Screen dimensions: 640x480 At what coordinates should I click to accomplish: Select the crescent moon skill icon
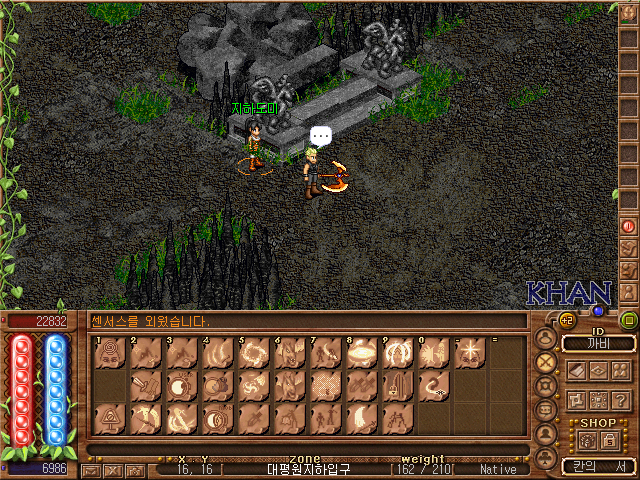(362, 418)
